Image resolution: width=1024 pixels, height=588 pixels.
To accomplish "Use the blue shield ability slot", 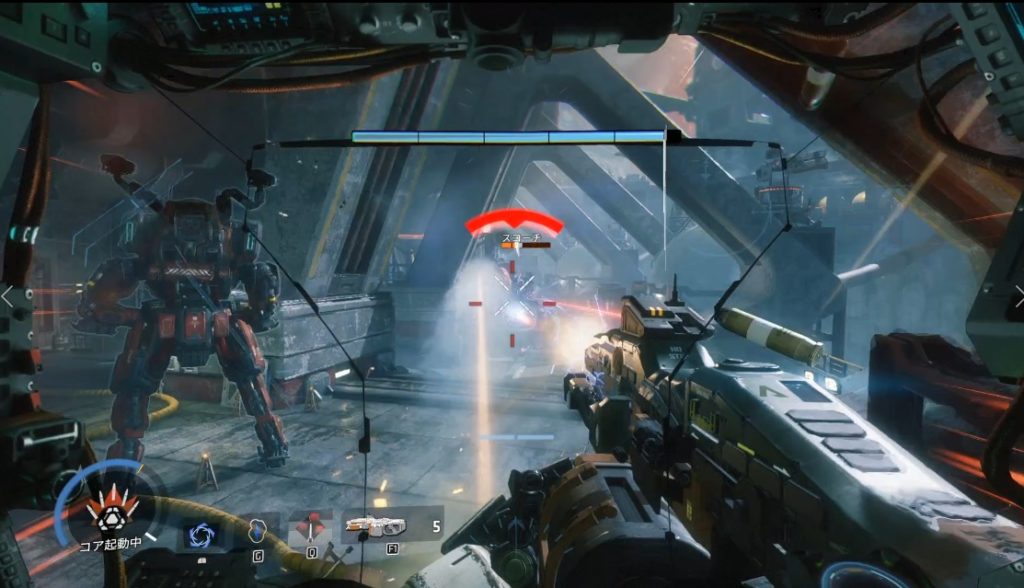I will pyautogui.click(x=257, y=530).
